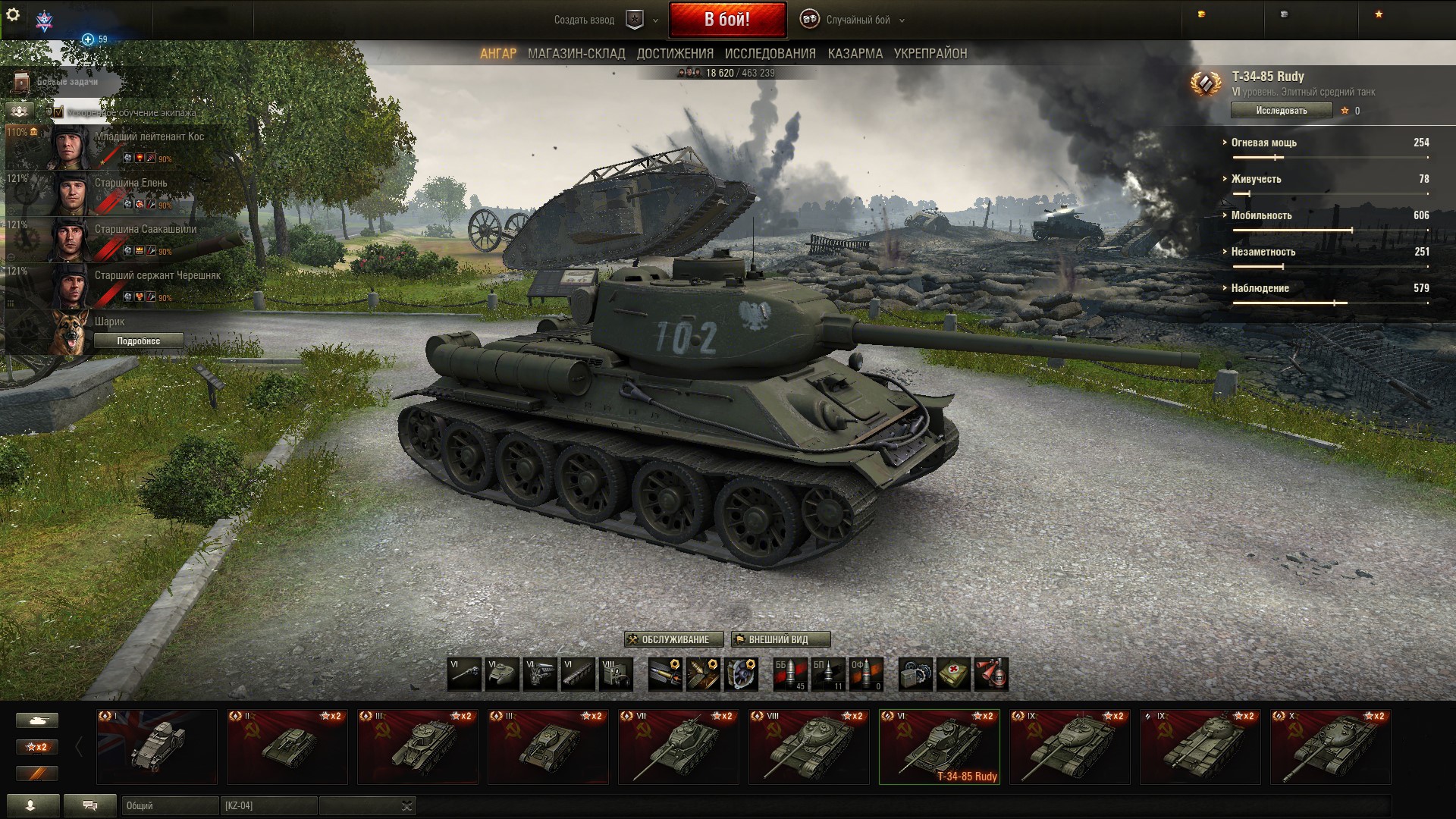This screenshot has height=819, width=1456.
Task: Start battle with the red В бой! button
Action: (x=726, y=20)
